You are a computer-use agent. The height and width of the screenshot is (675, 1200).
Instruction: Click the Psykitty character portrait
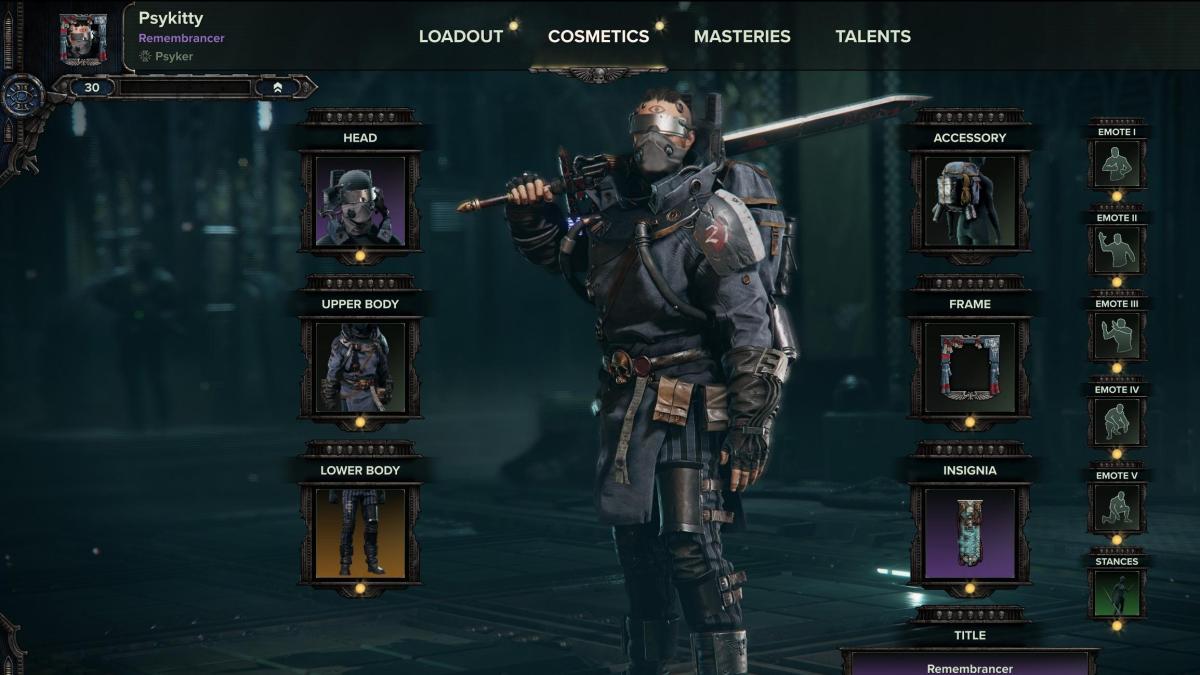coord(83,38)
